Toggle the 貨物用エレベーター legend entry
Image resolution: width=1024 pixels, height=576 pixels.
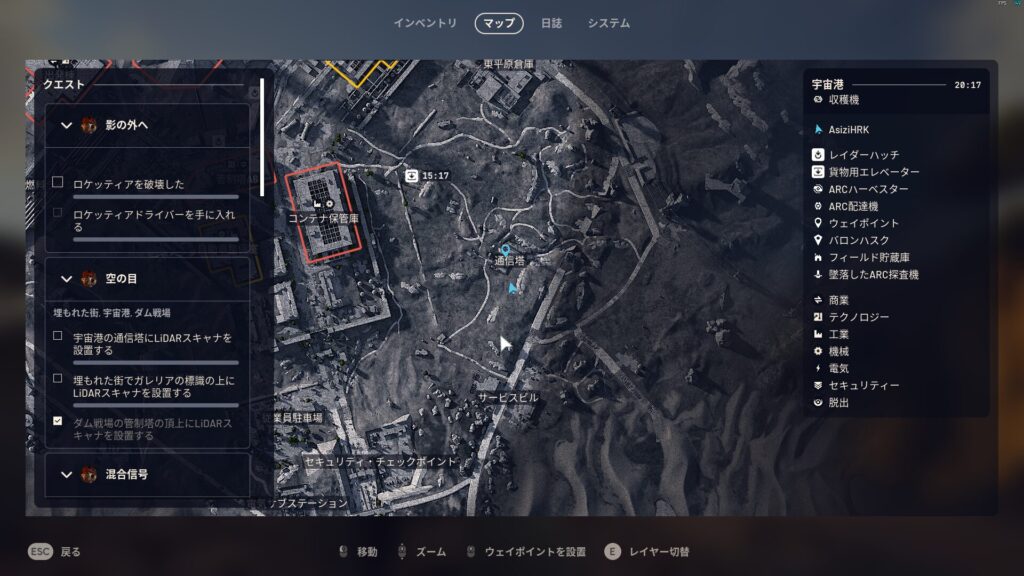873,172
